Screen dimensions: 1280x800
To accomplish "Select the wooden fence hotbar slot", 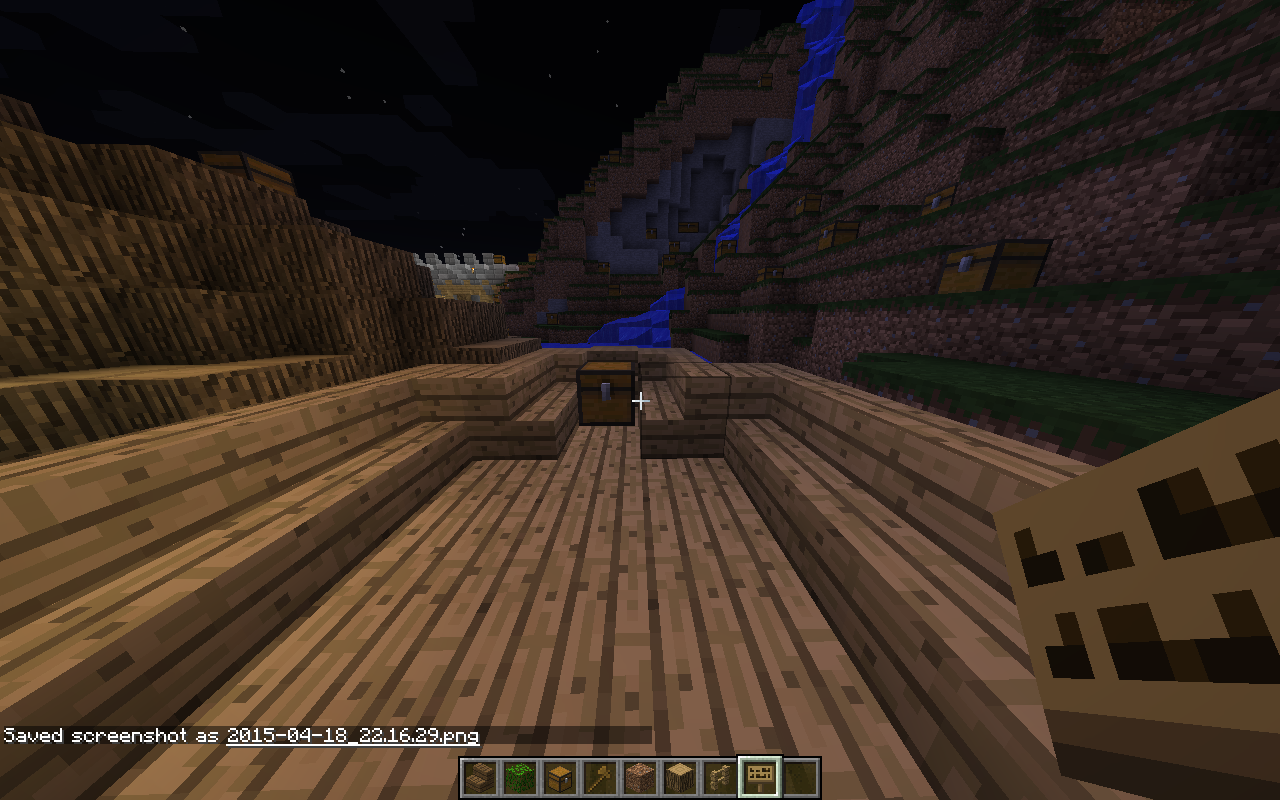I will 719,777.
